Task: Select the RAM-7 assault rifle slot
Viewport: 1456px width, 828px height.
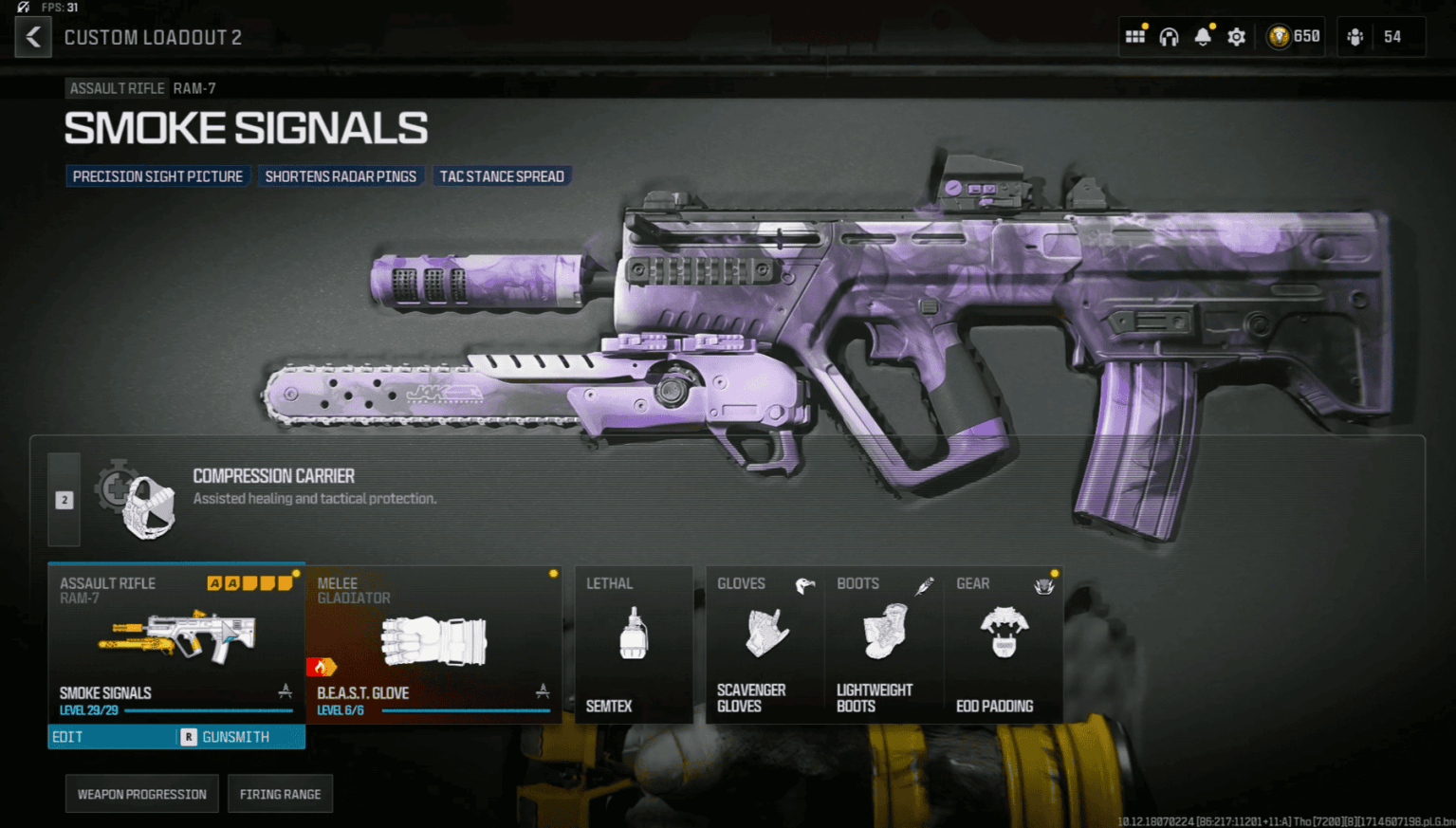Action: [x=176, y=643]
